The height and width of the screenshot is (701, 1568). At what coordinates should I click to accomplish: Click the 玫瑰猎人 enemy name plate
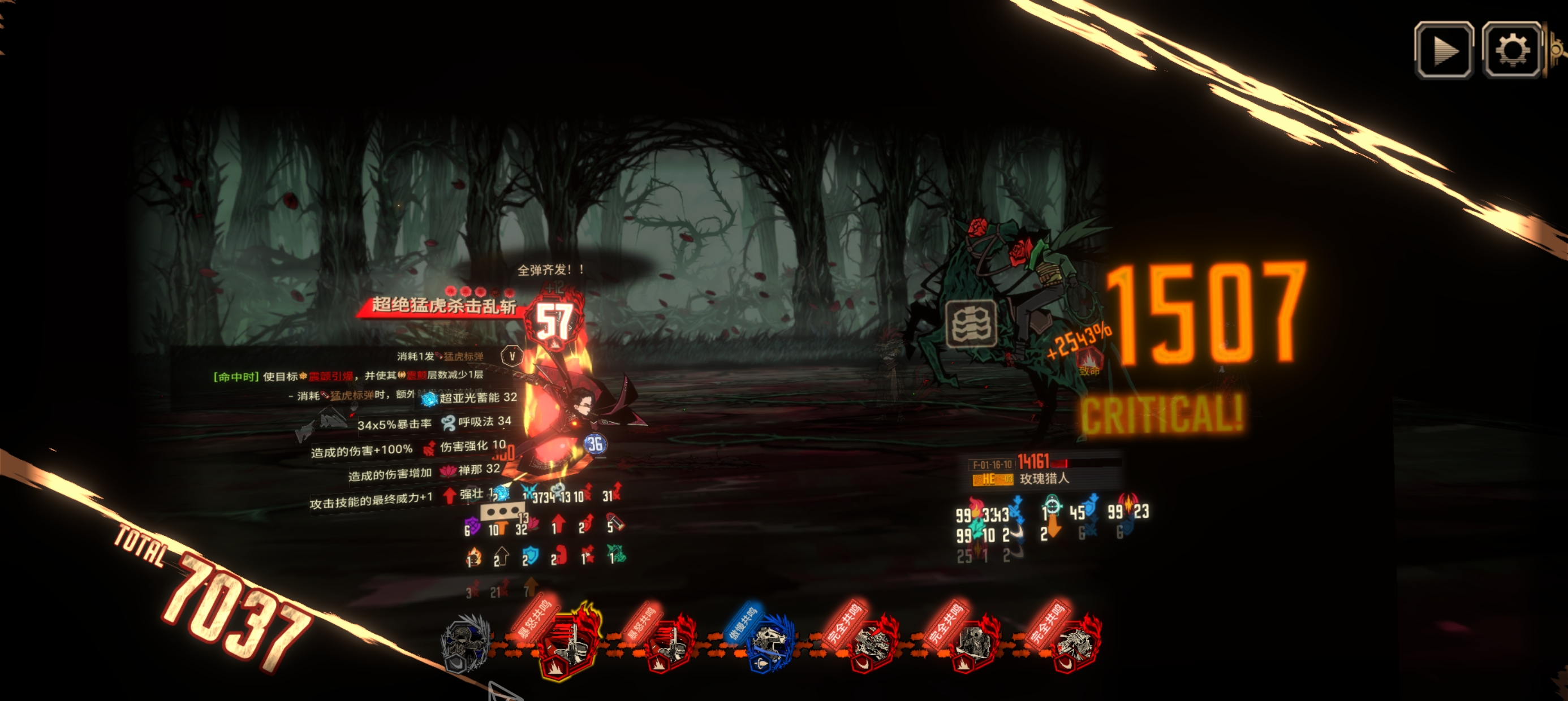pyautogui.click(x=1043, y=479)
